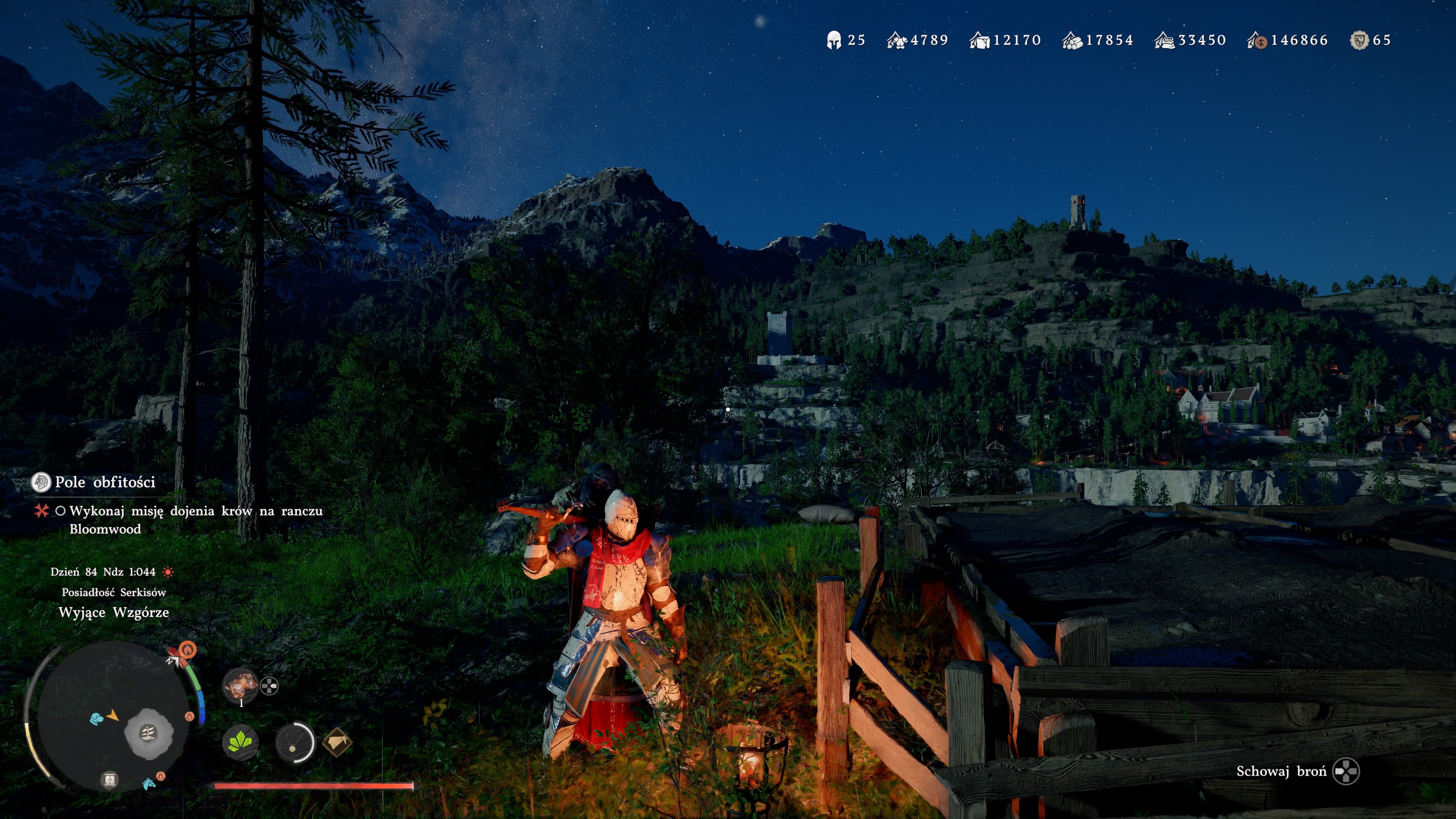Image resolution: width=1456 pixels, height=819 pixels.
Task: Activate the green leaf ability icon
Action: click(x=240, y=742)
